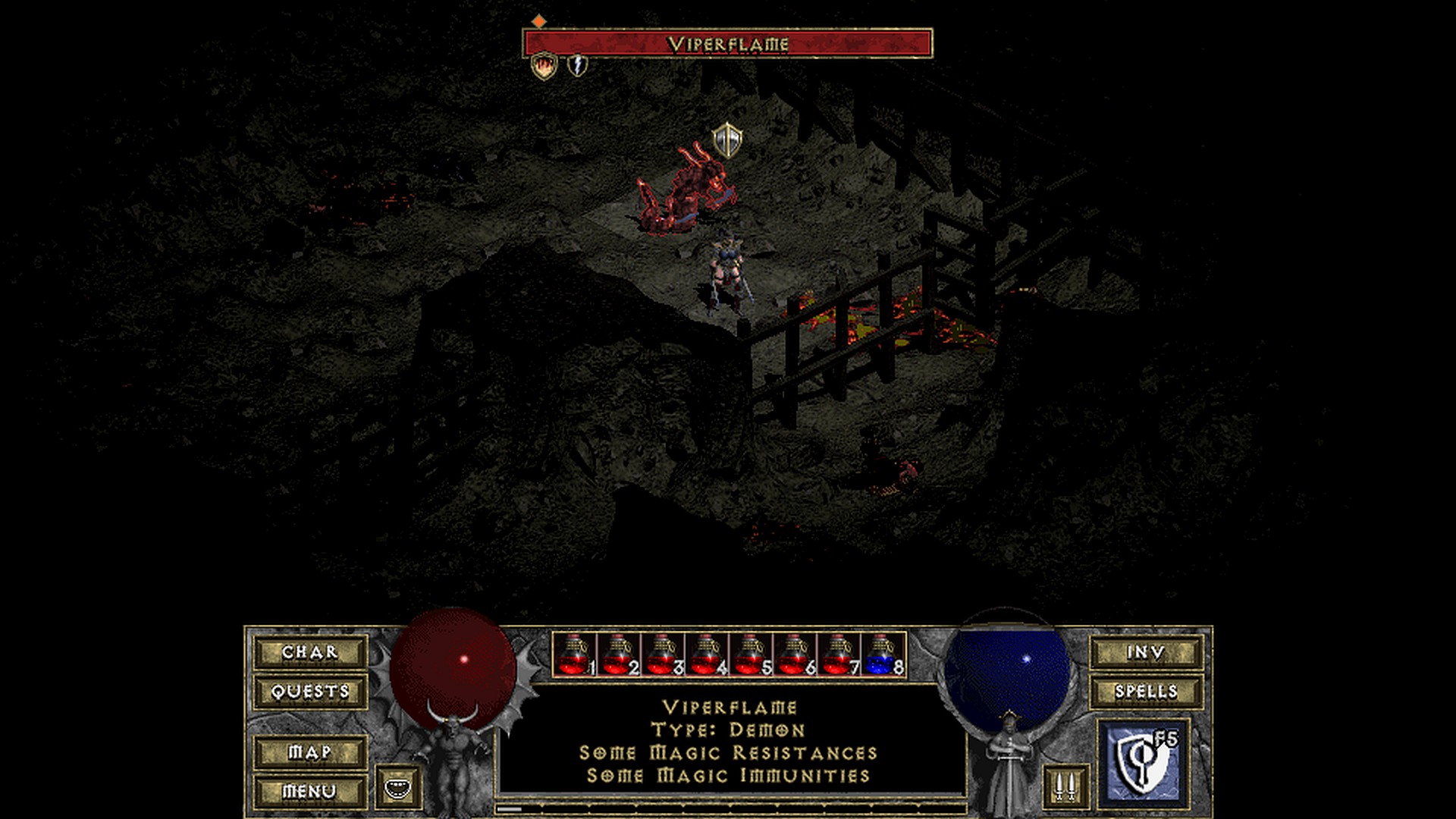Viewport: 1456px width, 819px height.
Task: Use the red healing potion in belt slot 1
Action: click(574, 655)
